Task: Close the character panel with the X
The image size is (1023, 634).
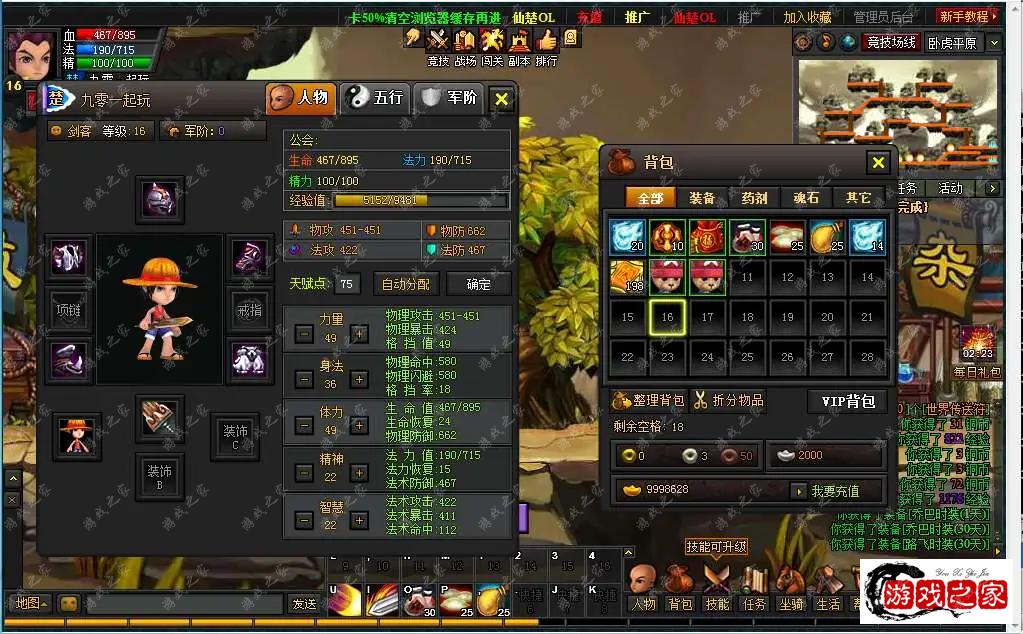Action: (502, 98)
